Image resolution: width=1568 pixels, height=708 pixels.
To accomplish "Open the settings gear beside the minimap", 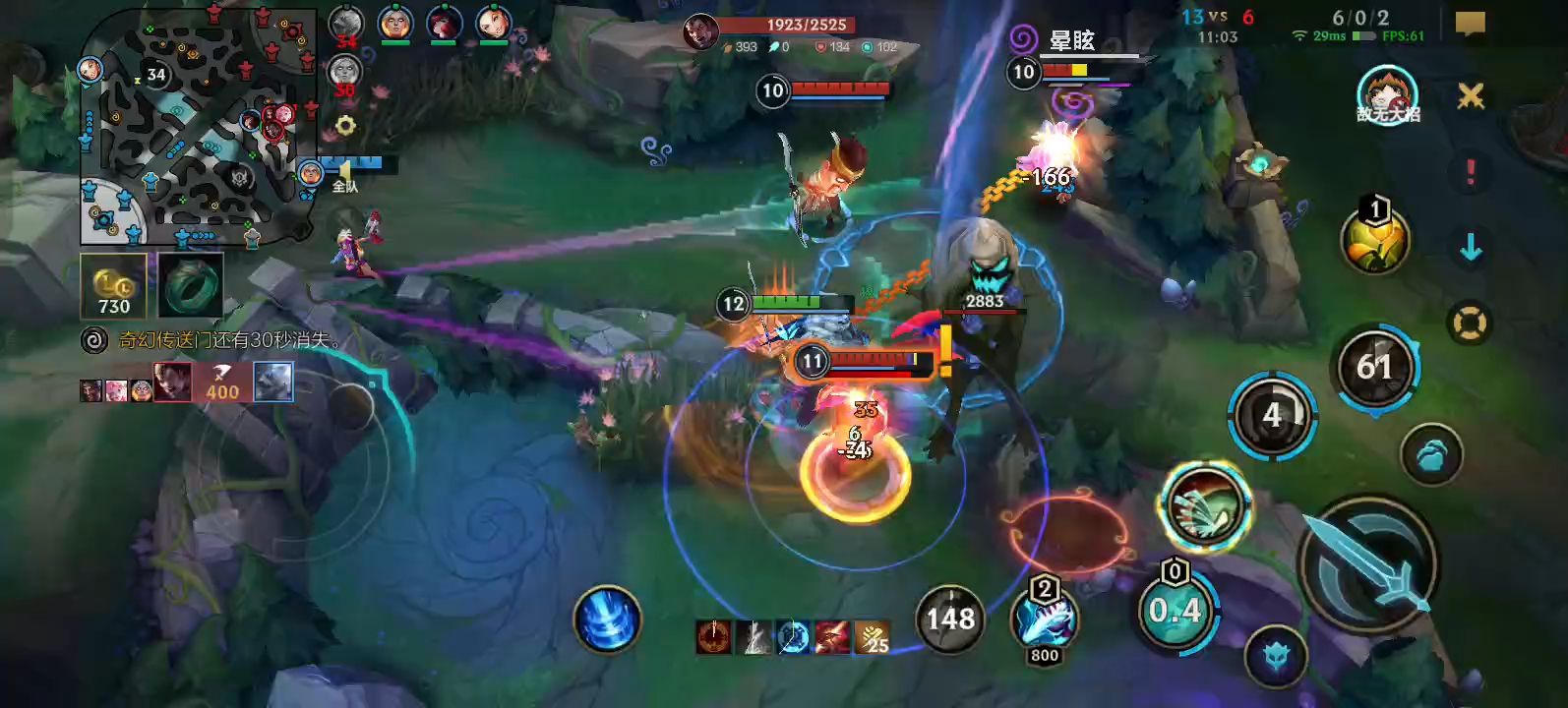I will pyautogui.click(x=345, y=126).
